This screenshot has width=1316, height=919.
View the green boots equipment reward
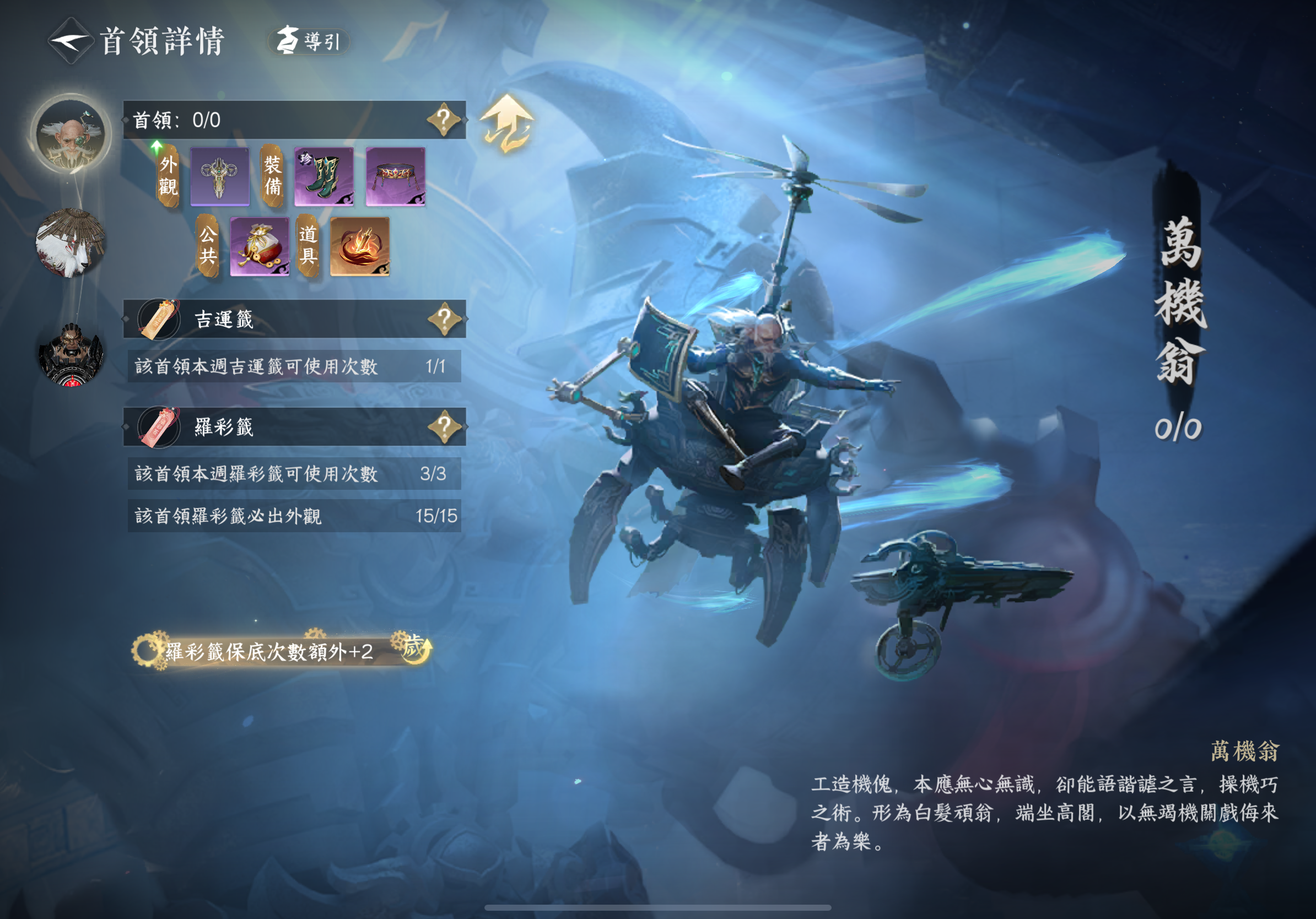point(324,176)
